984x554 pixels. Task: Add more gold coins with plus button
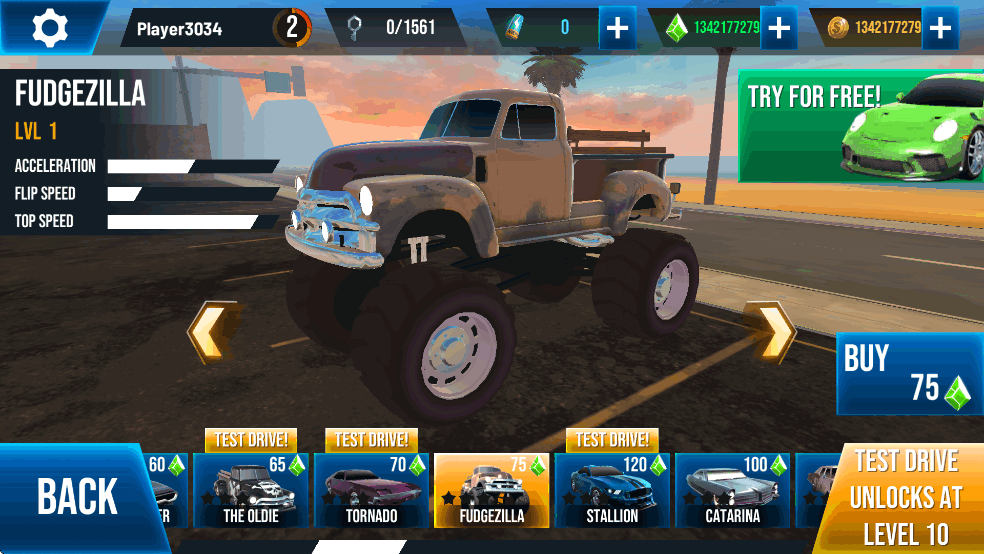point(939,28)
